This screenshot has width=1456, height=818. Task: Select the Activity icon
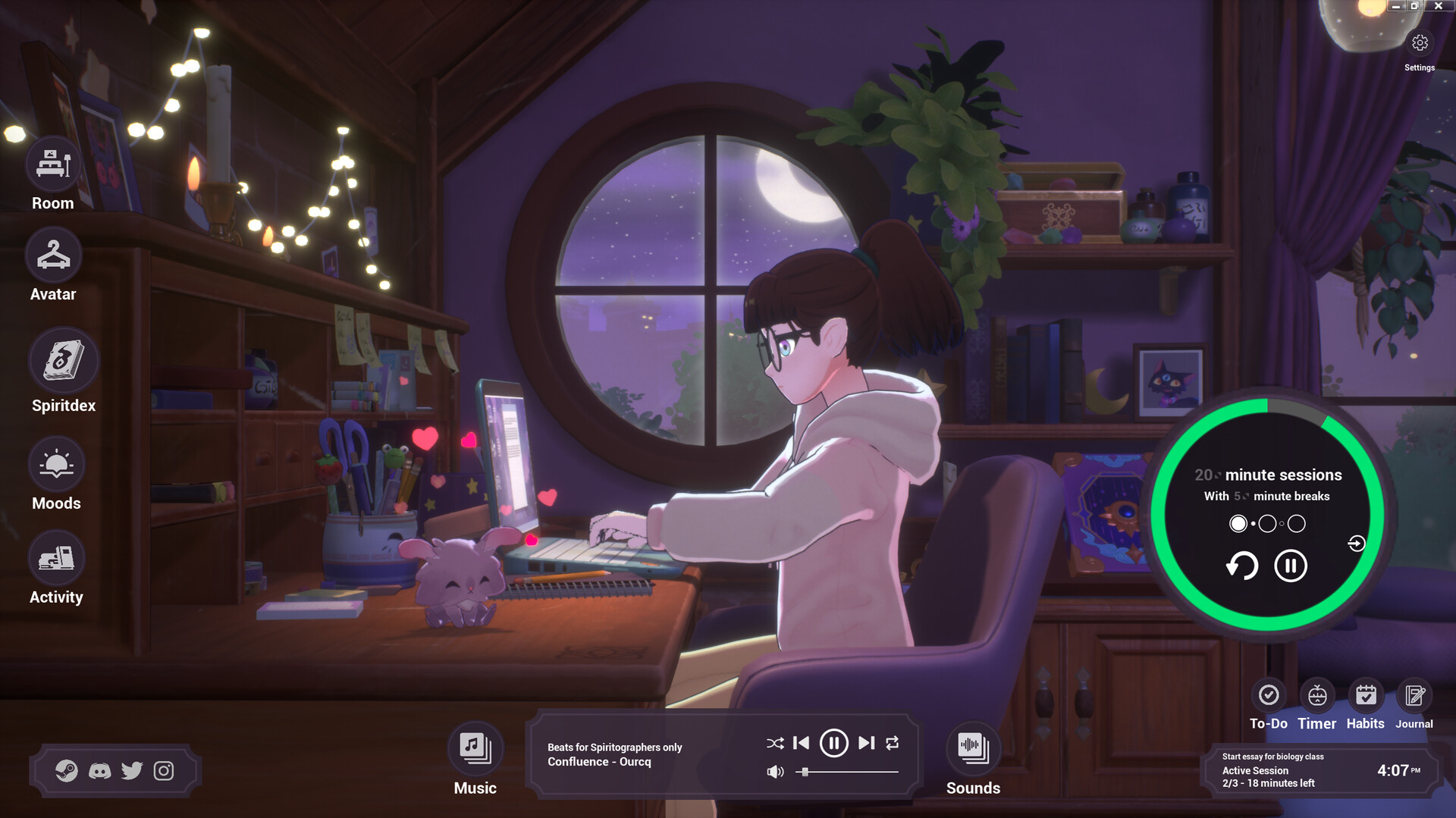(x=56, y=557)
